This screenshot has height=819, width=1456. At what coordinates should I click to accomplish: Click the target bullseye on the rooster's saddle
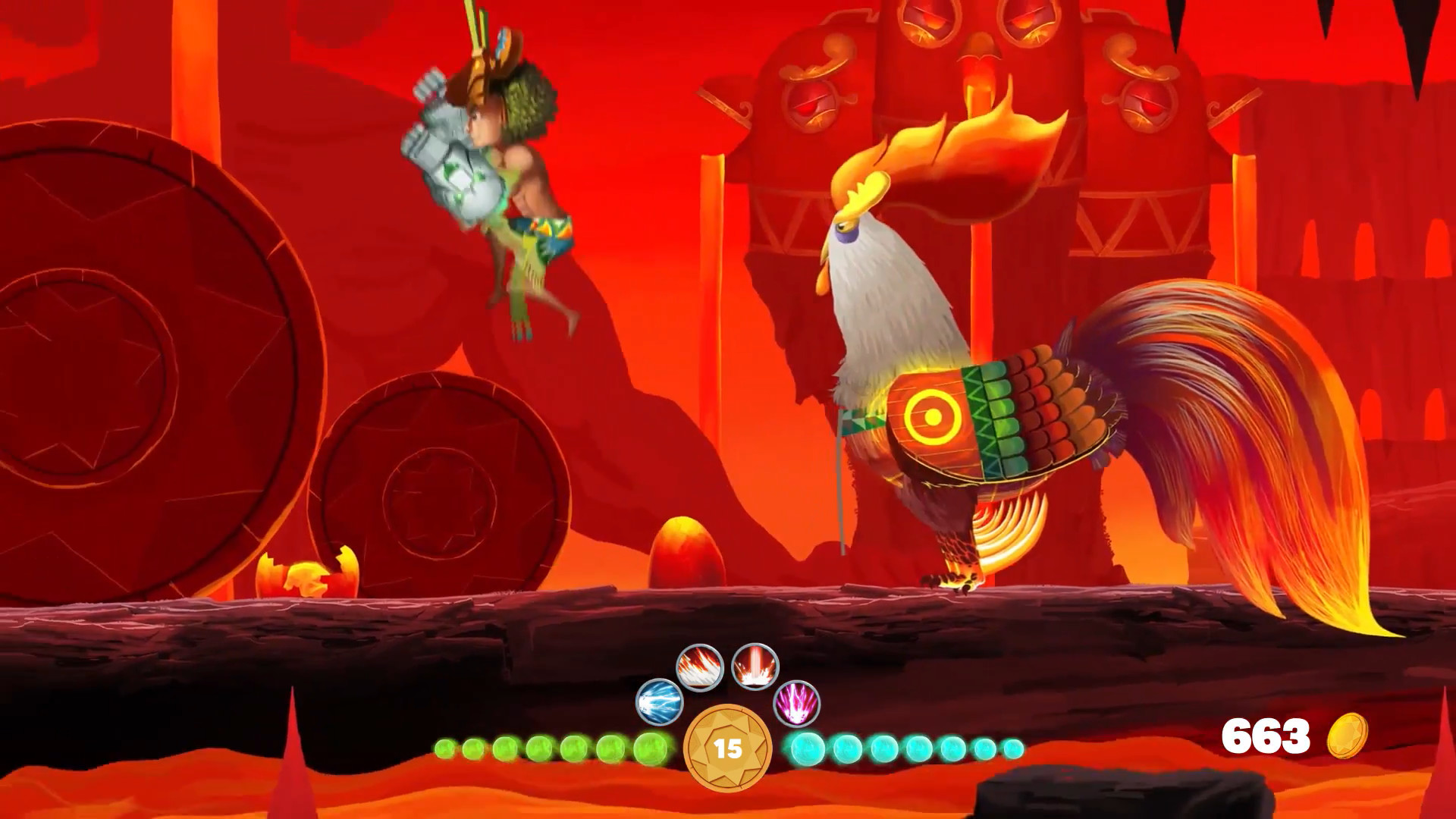click(930, 416)
